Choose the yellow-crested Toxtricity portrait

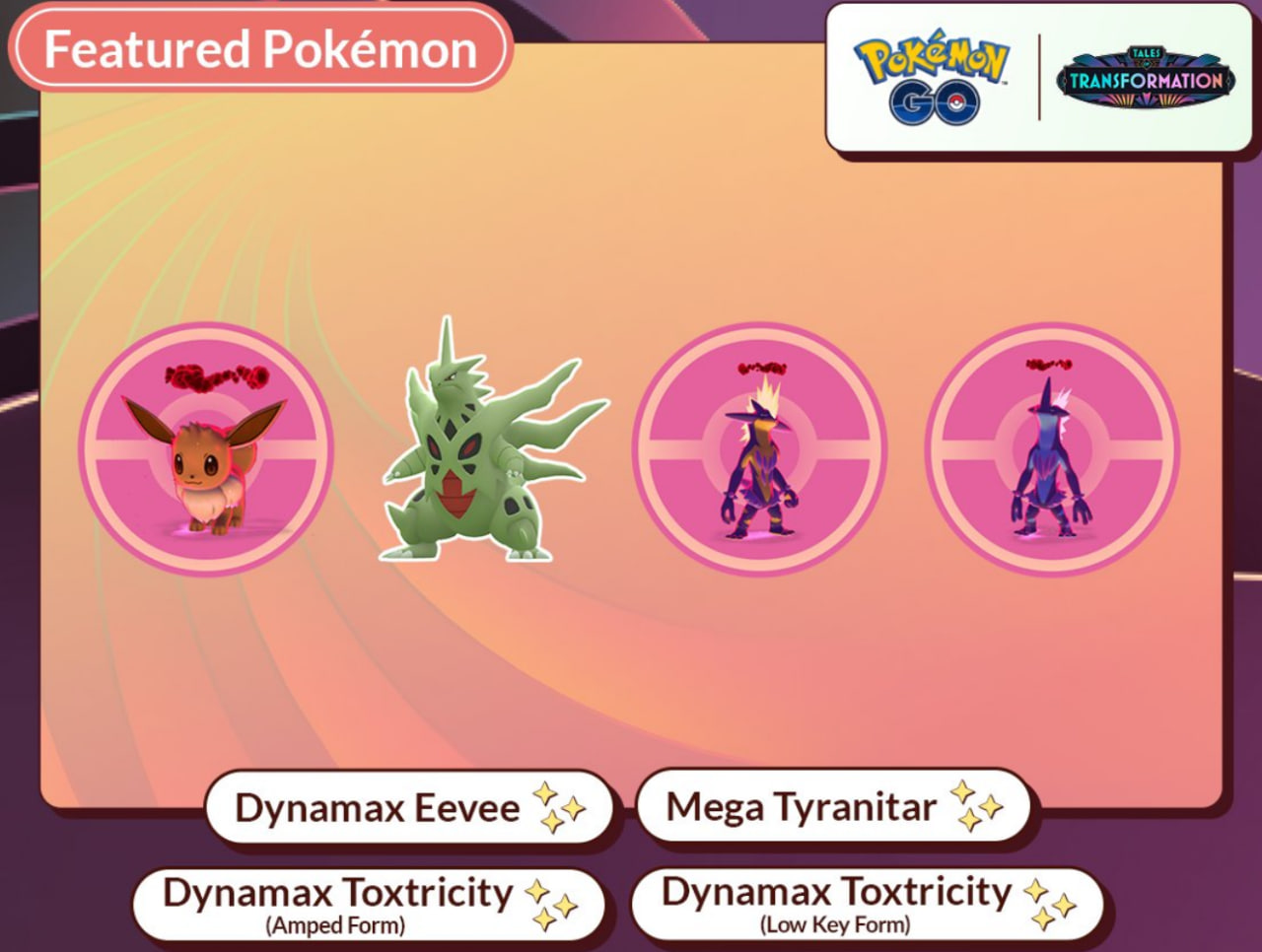(759, 449)
